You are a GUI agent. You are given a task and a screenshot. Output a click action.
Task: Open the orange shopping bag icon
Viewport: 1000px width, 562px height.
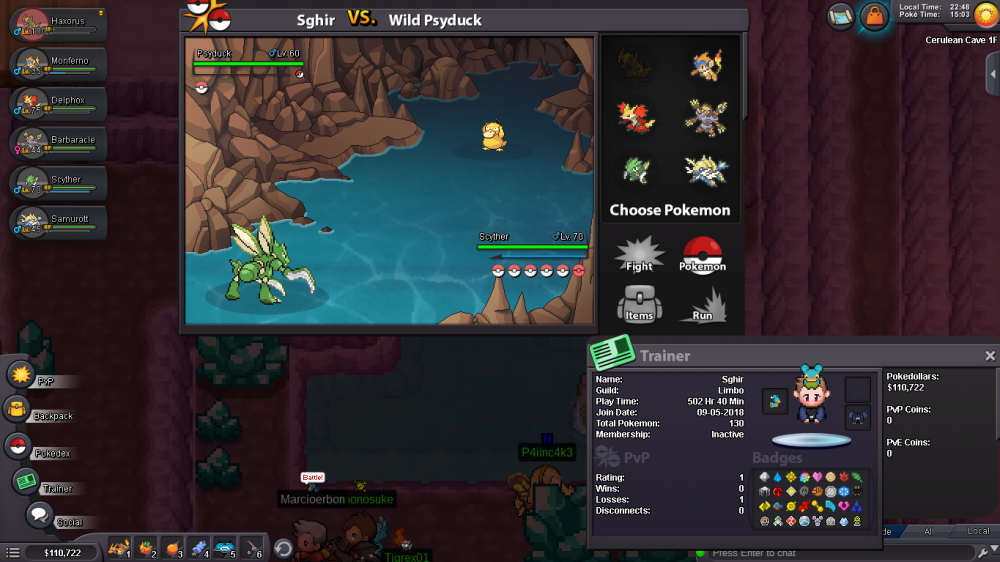(875, 16)
